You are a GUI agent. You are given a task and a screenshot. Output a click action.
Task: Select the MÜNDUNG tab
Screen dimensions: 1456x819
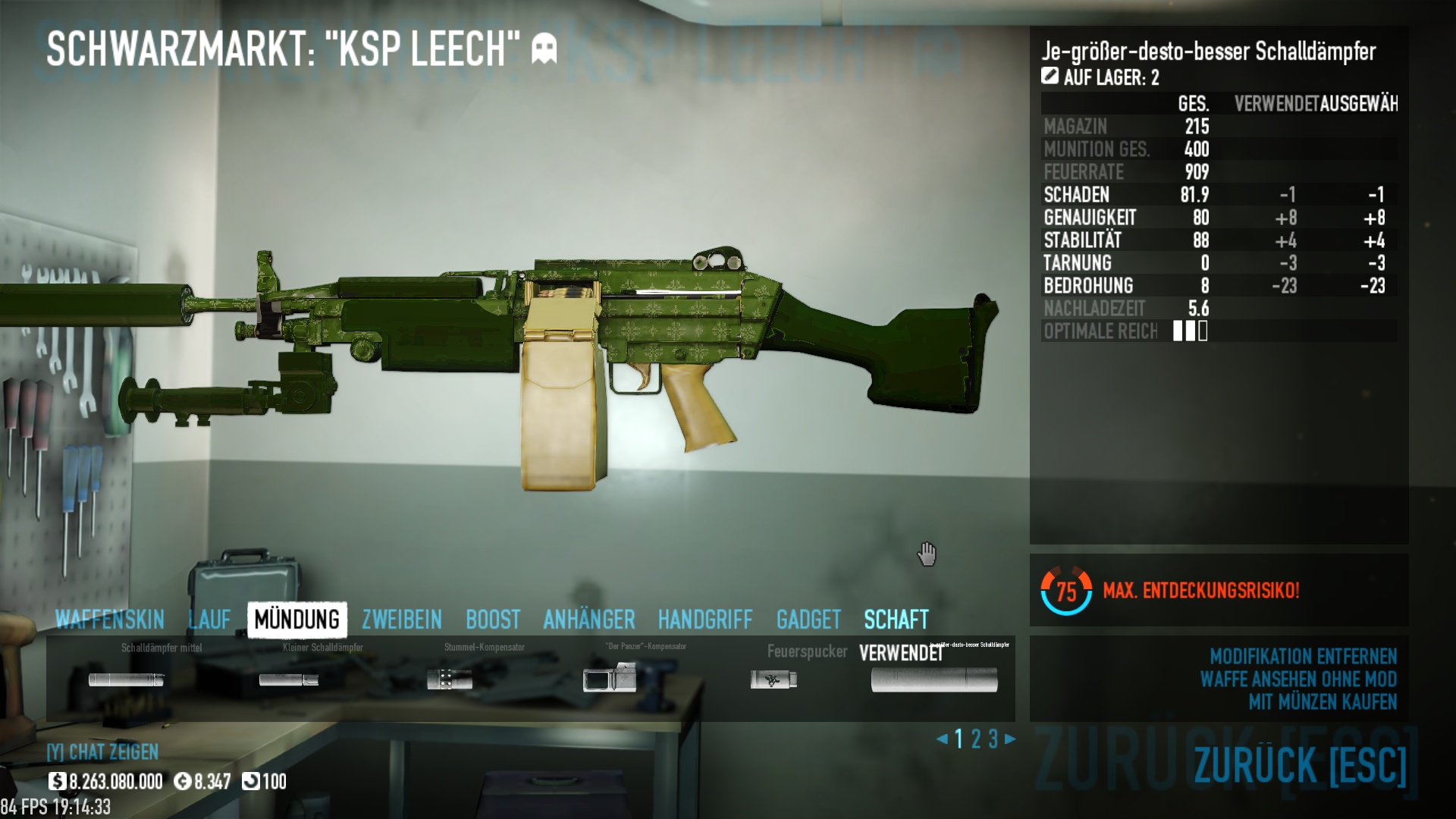pos(297,620)
